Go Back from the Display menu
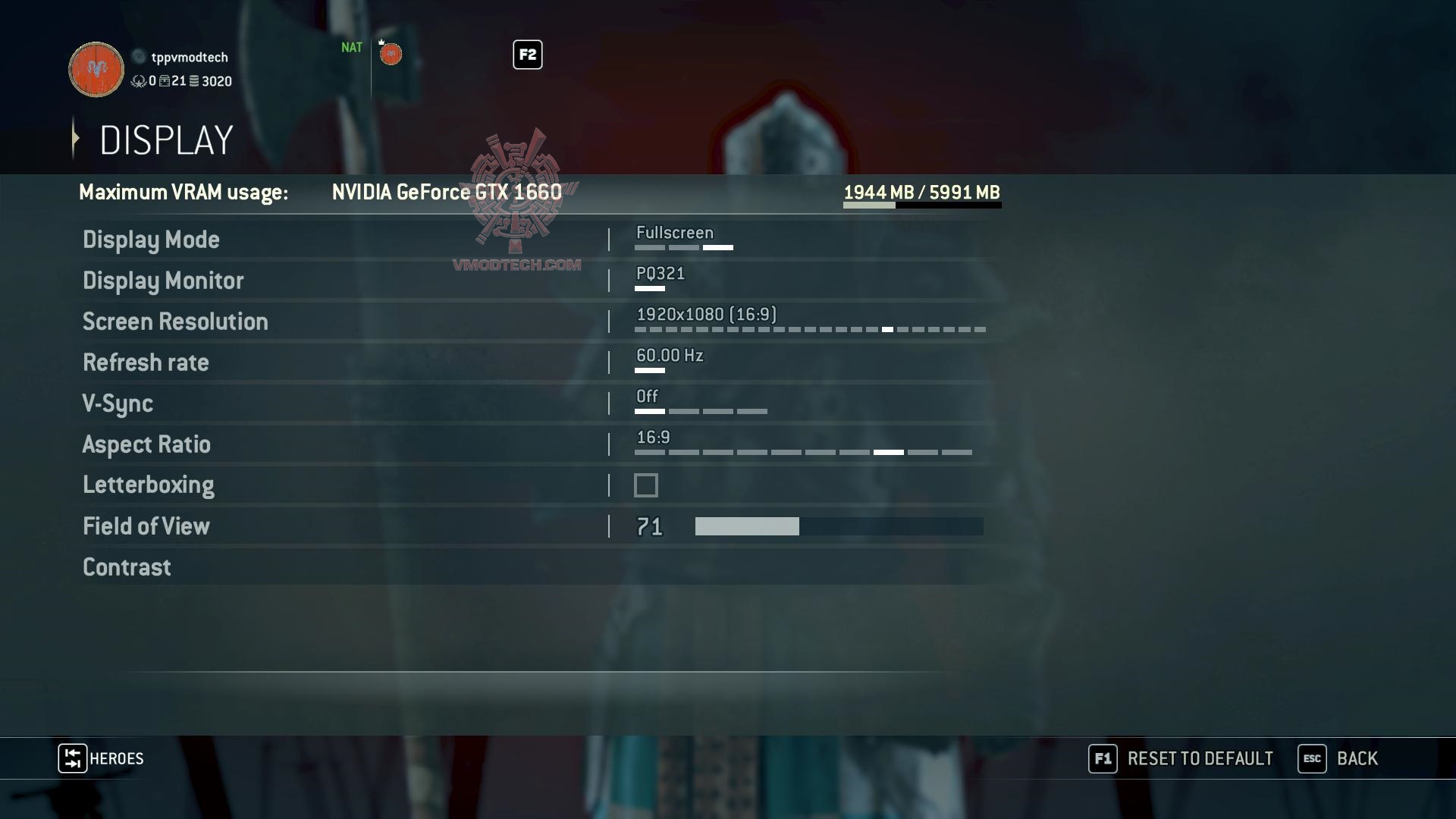The width and height of the screenshot is (1456, 819). tap(1338, 759)
